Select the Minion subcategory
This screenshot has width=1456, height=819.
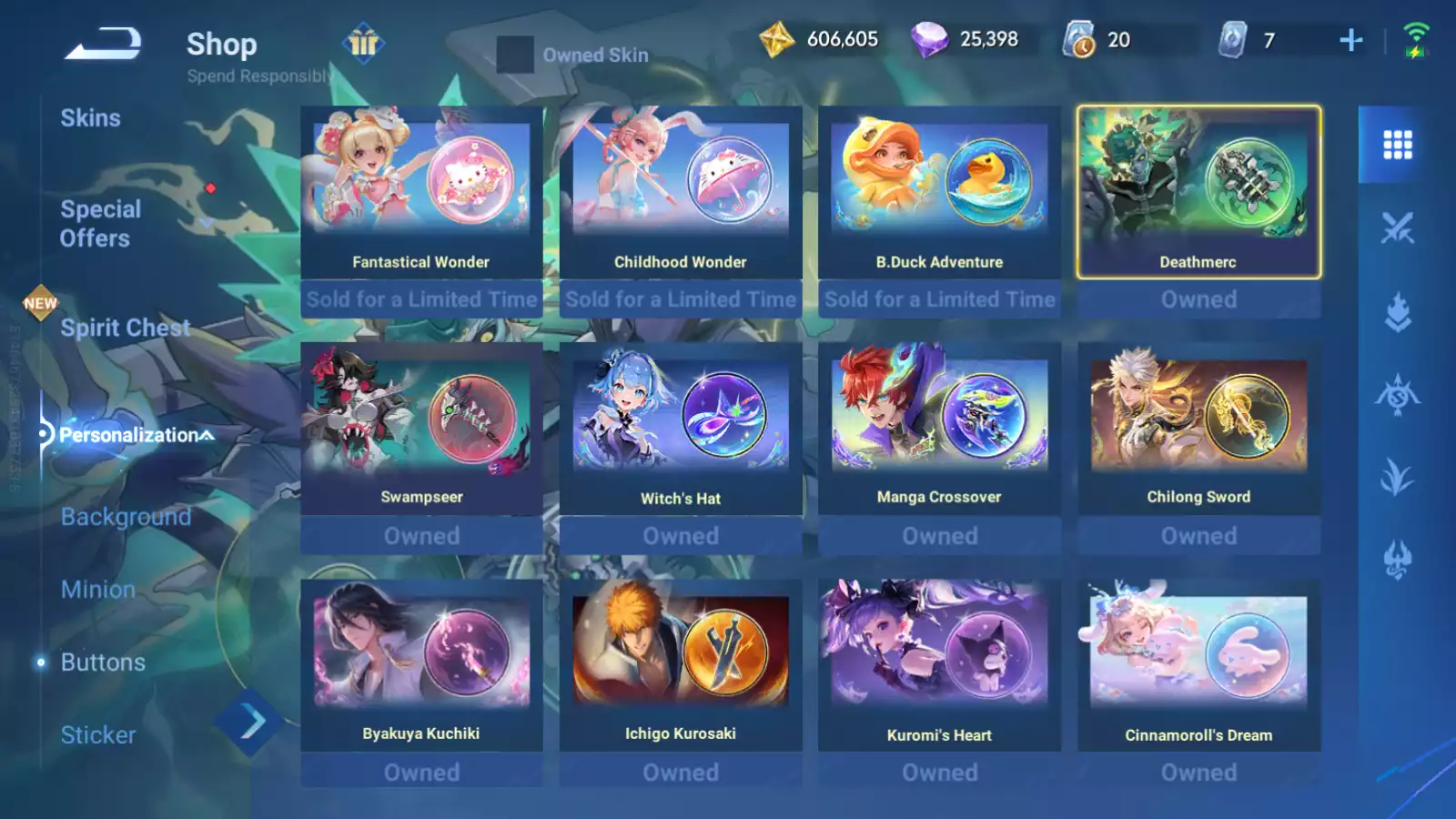[97, 590]
